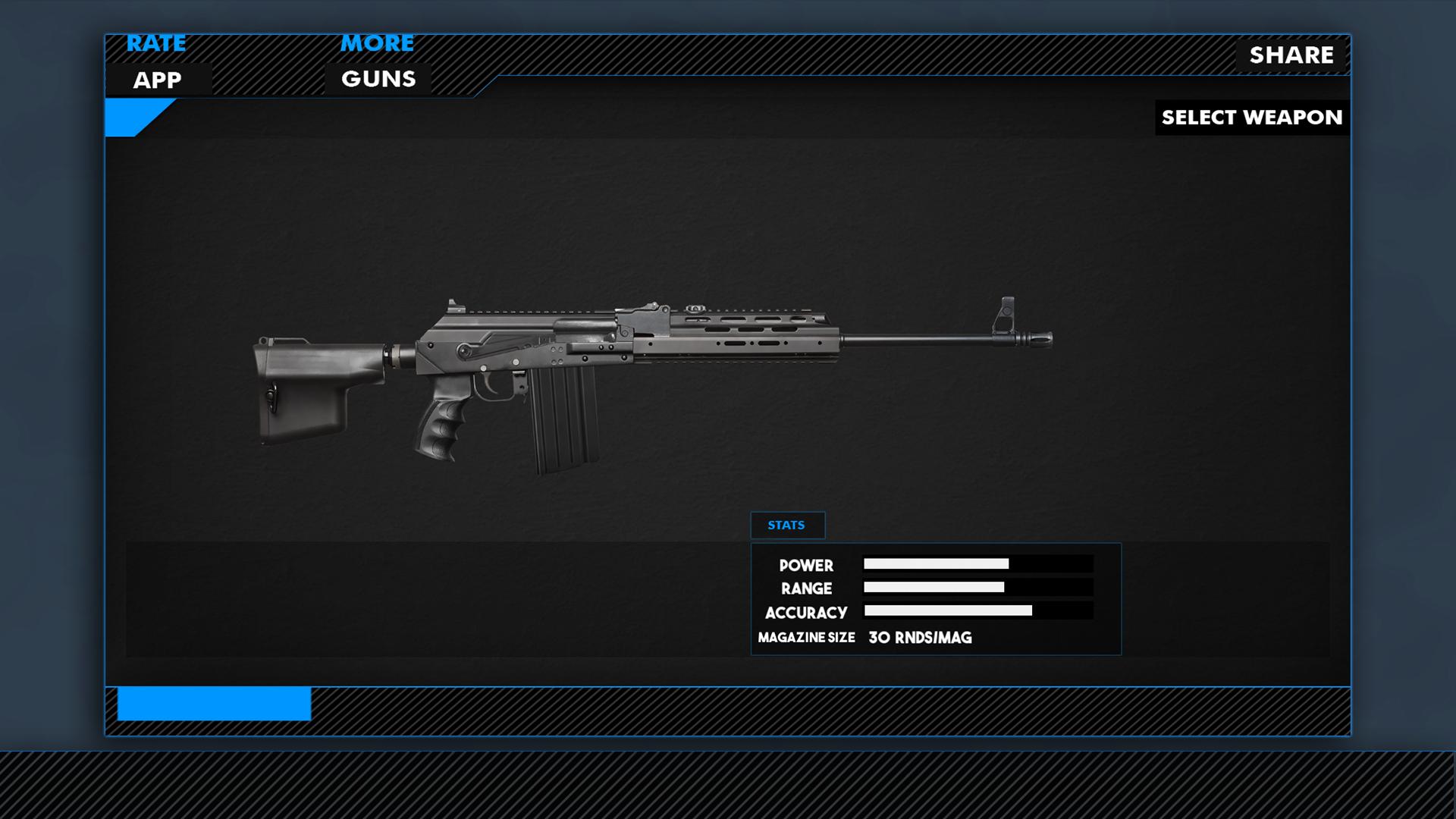Image resolution: width=1456 pixels, height=819 pixels.
Task: Open the SELECT WEAPON menu
Action: [x=1250, y=118]
